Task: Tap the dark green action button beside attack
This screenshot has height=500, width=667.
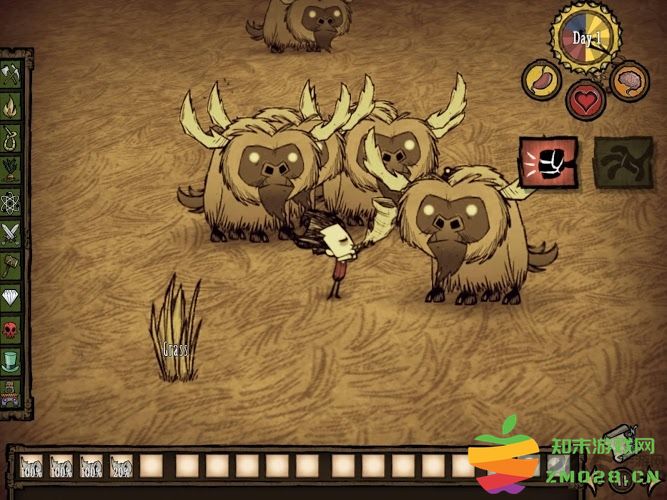Action: pyautogui.click(x=623, y=163)
